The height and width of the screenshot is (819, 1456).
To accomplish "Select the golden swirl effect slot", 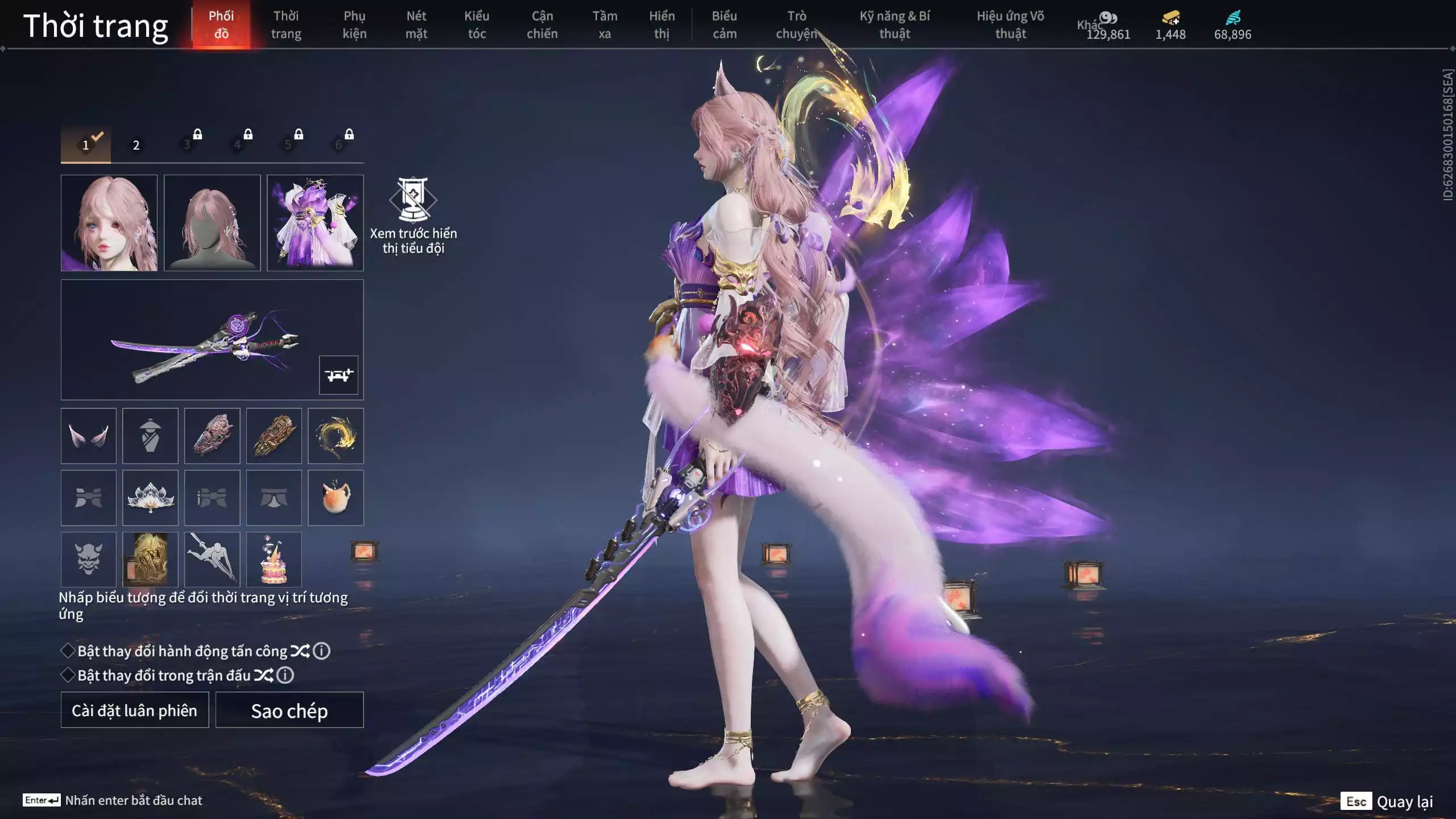I will [336, 436].
